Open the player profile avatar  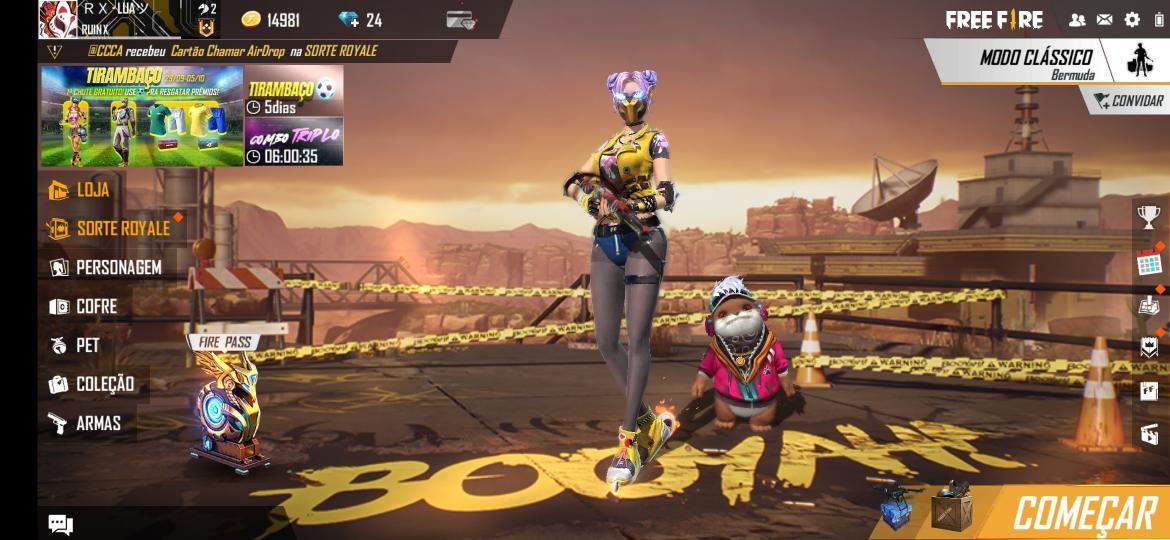point(58,19)
